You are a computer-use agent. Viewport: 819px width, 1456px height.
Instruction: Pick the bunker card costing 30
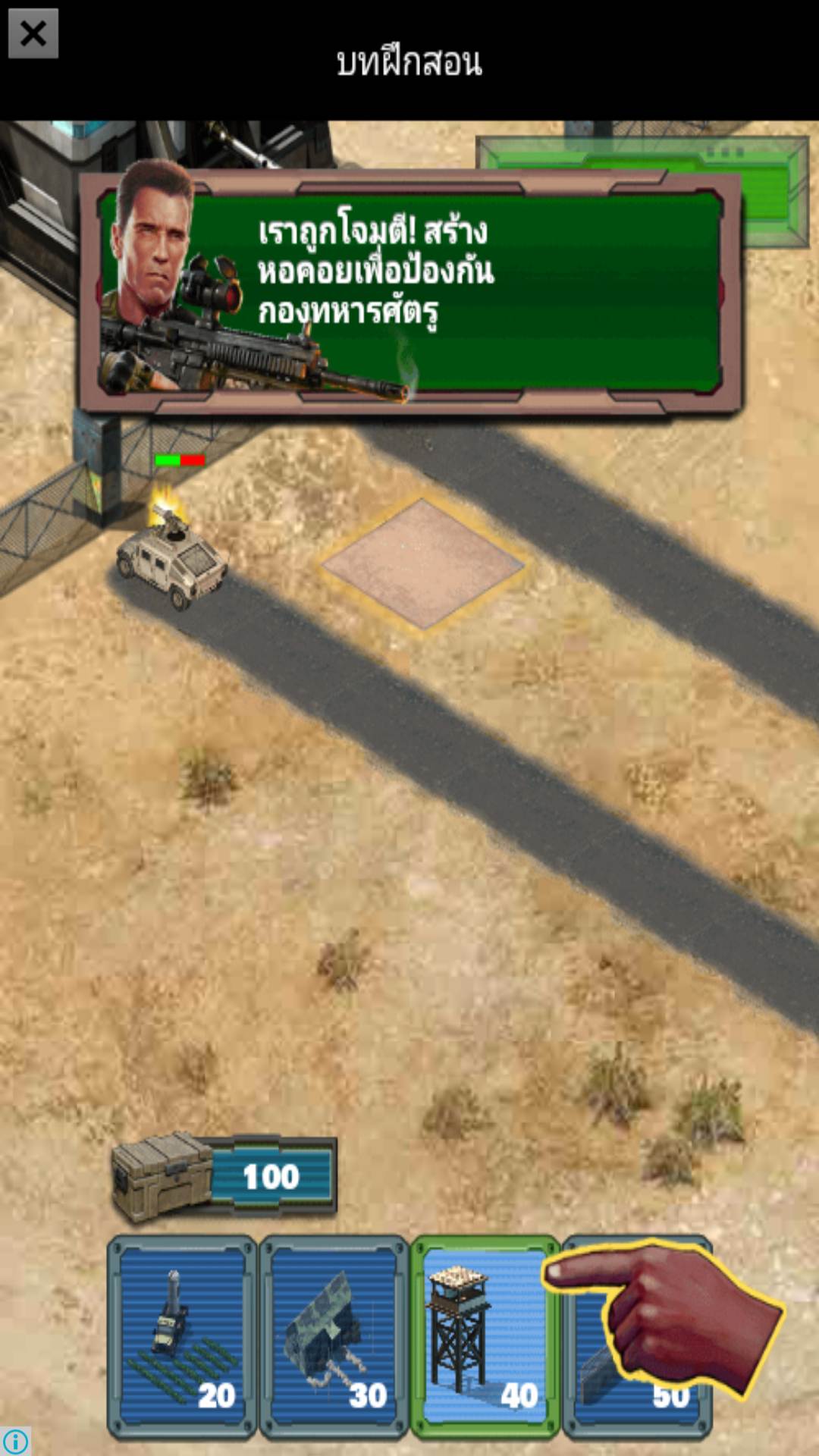point(334,1337)
